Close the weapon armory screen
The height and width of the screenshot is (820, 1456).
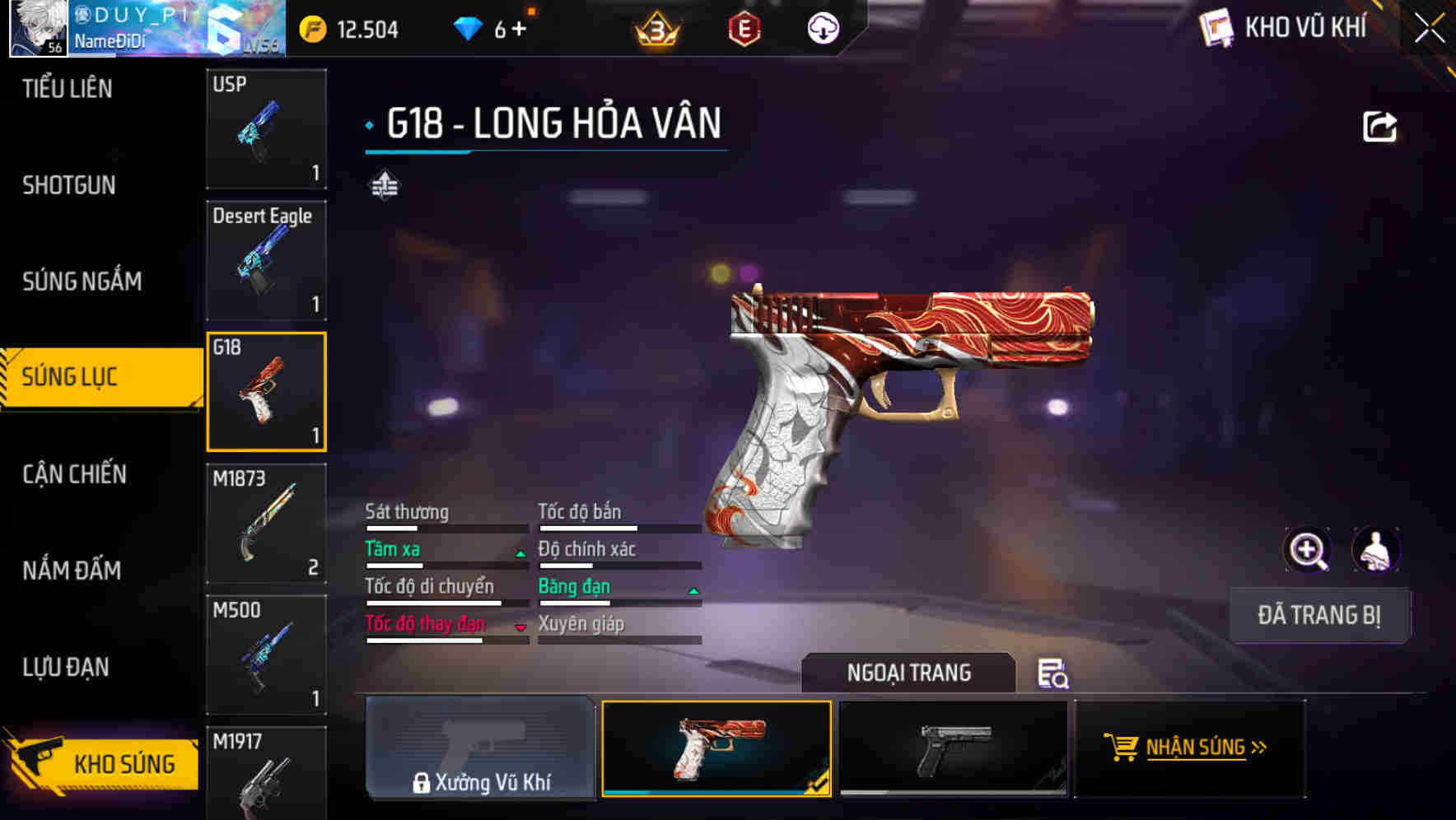coord(1429,29)
